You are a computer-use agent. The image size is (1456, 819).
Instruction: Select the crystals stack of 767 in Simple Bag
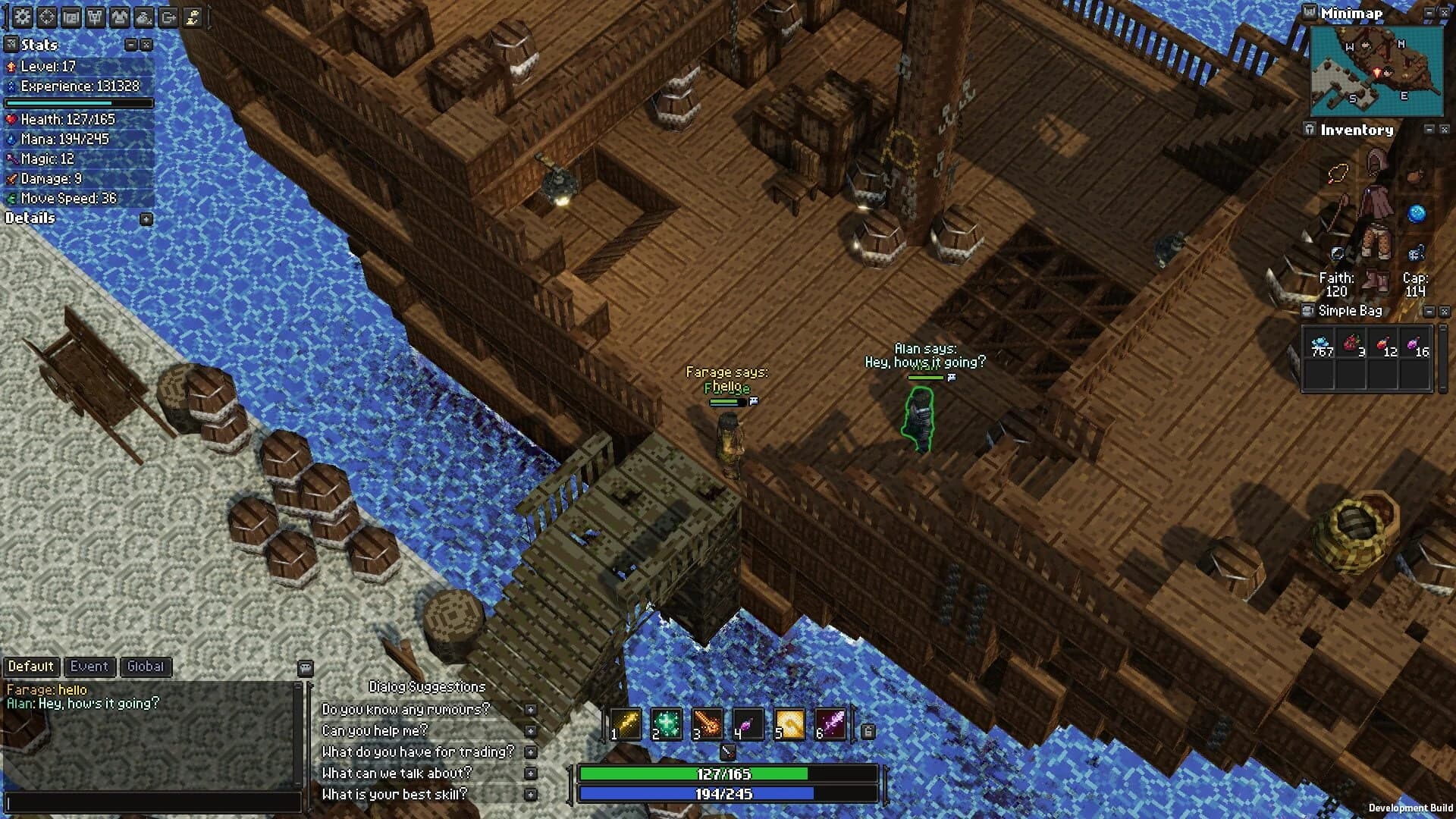coord(1320,343)
